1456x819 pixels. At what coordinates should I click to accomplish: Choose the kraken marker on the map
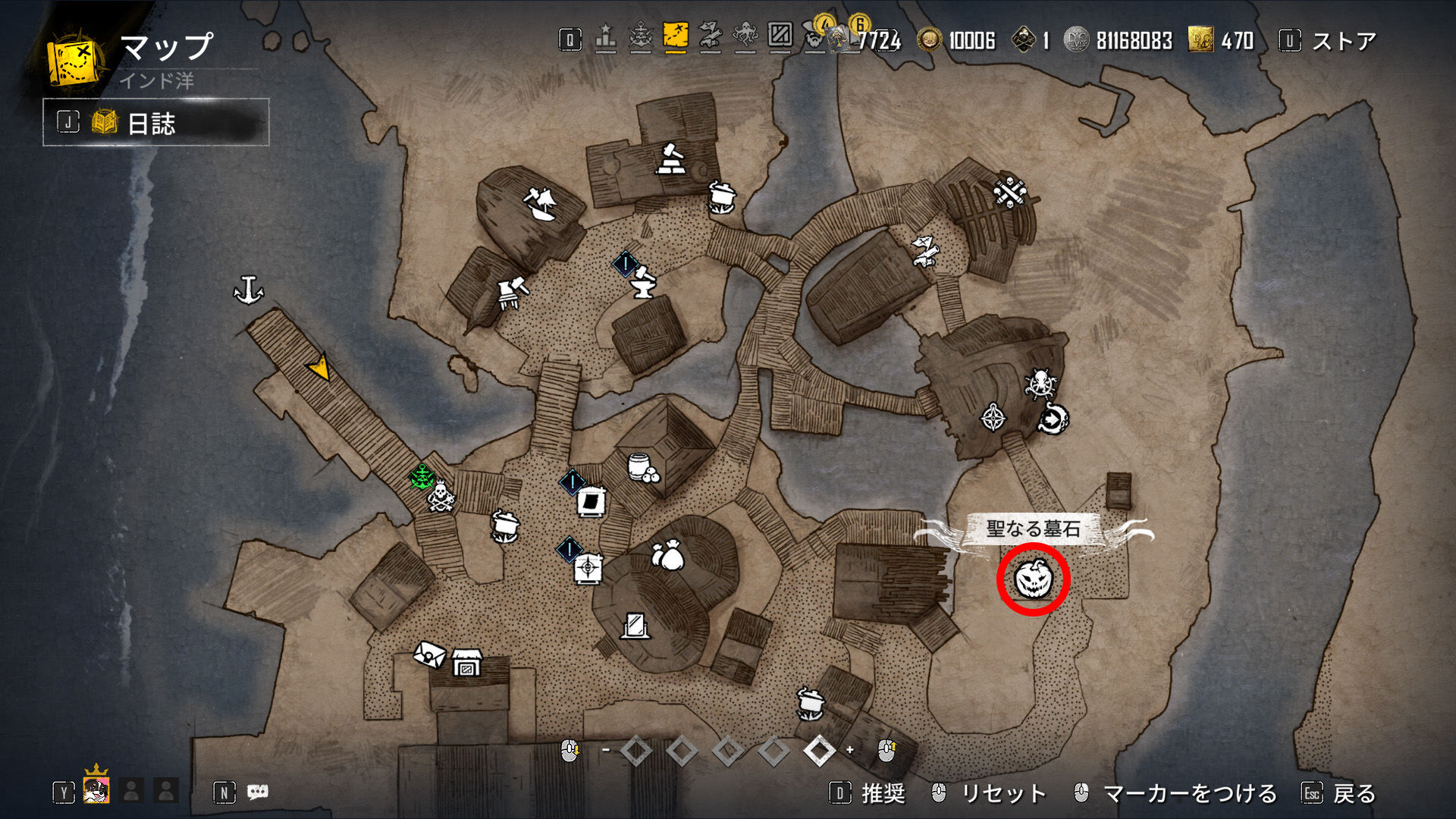(1040, 383)
